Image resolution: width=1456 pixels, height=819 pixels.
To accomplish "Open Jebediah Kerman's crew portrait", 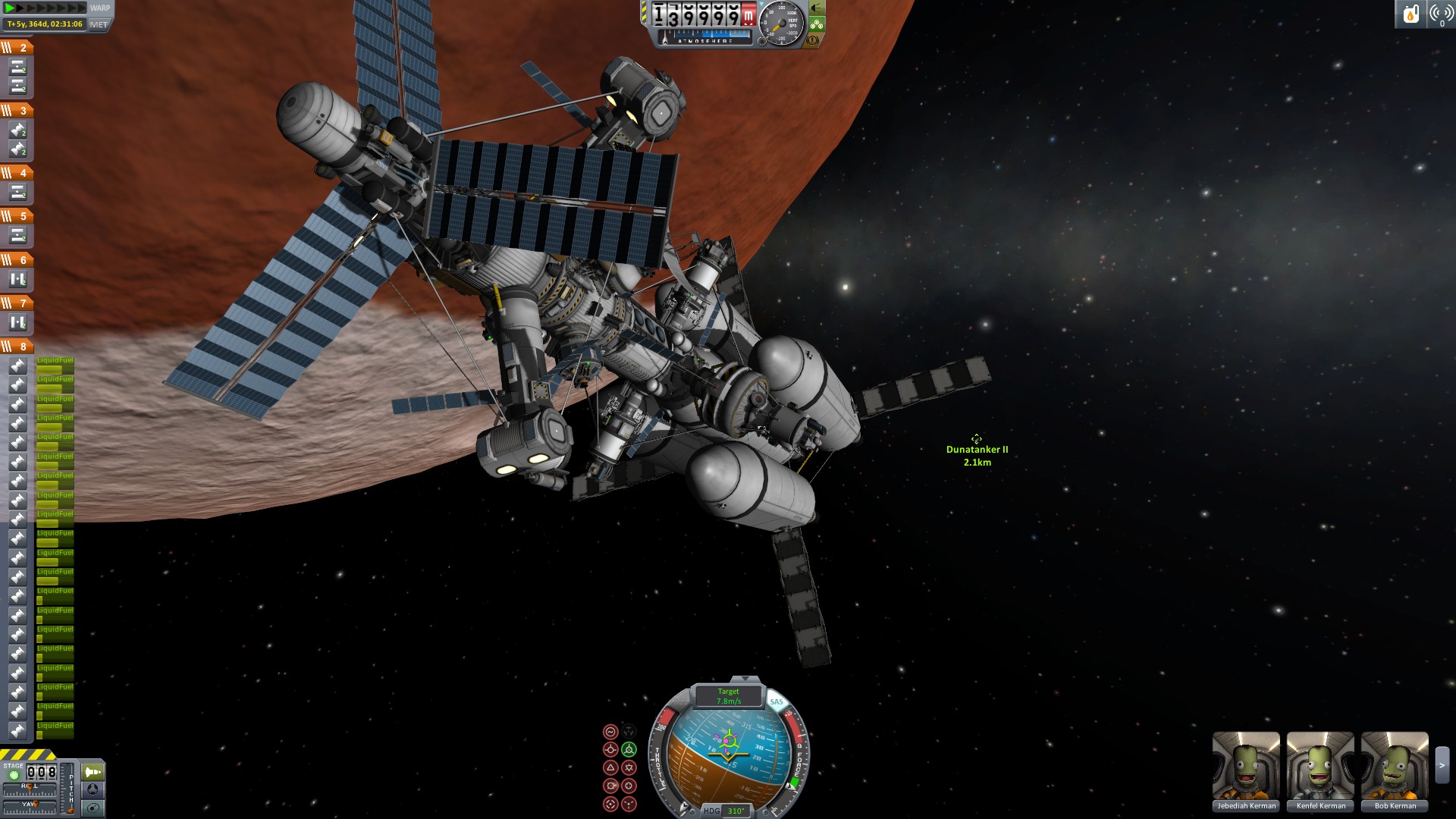I will coord(1246,766).
